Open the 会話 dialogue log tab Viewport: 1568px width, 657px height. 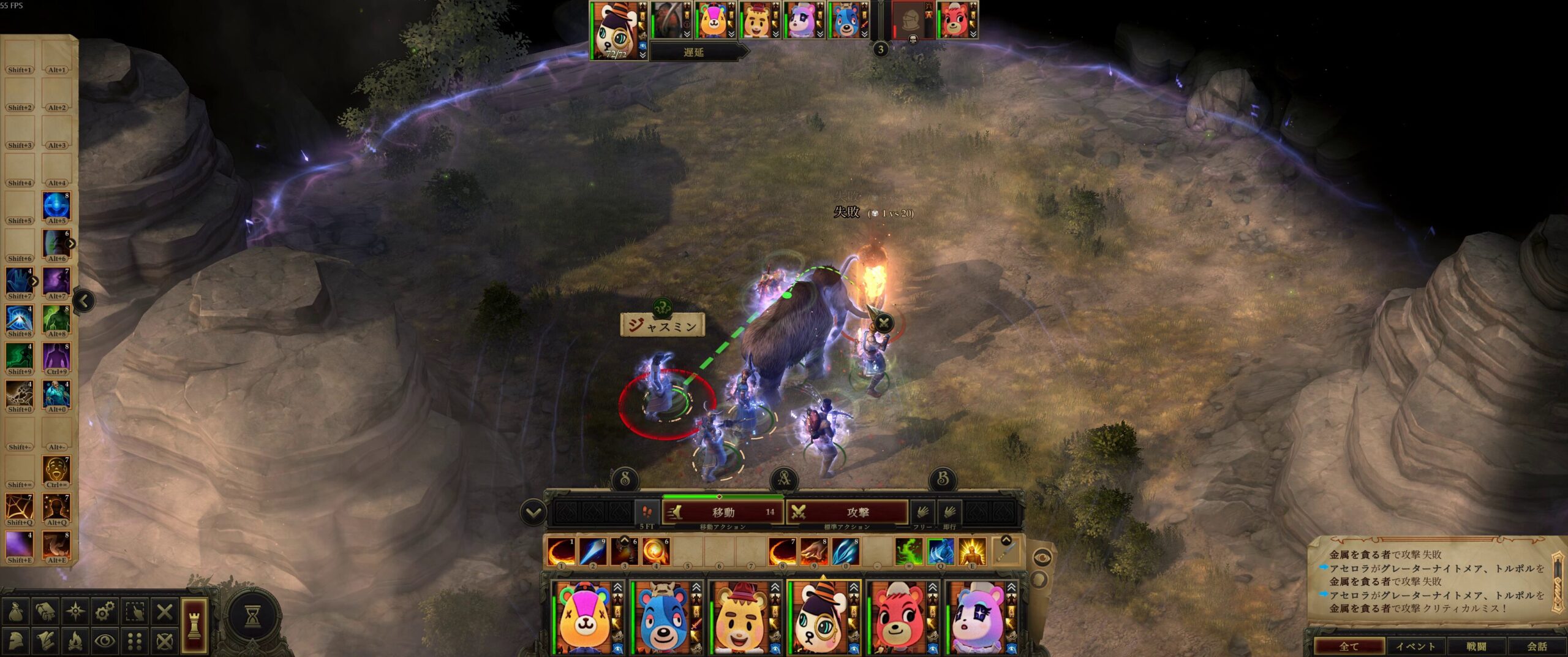(x=1537, y=646)
